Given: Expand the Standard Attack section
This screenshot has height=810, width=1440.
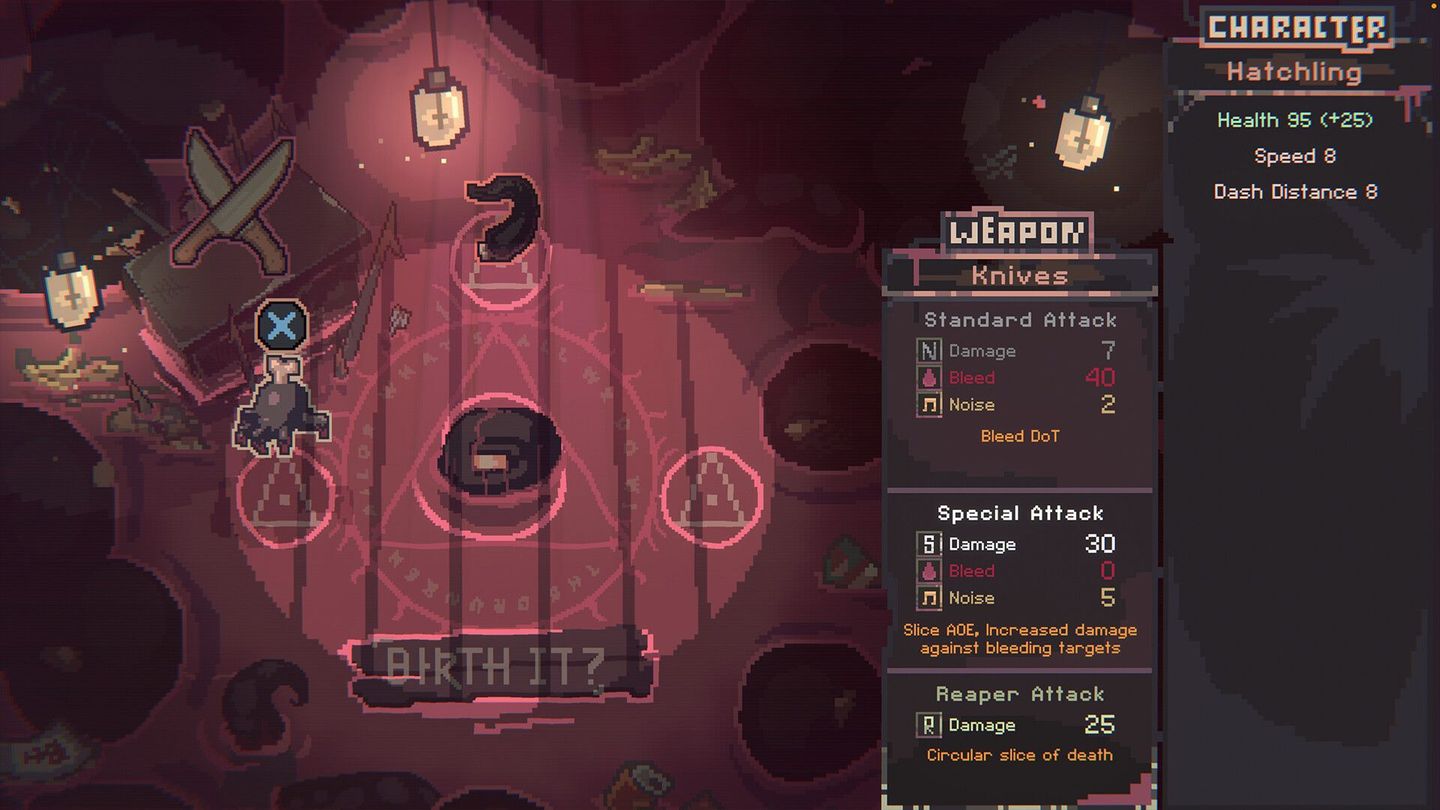Looking at the screenshot, I should [1020, 320].
